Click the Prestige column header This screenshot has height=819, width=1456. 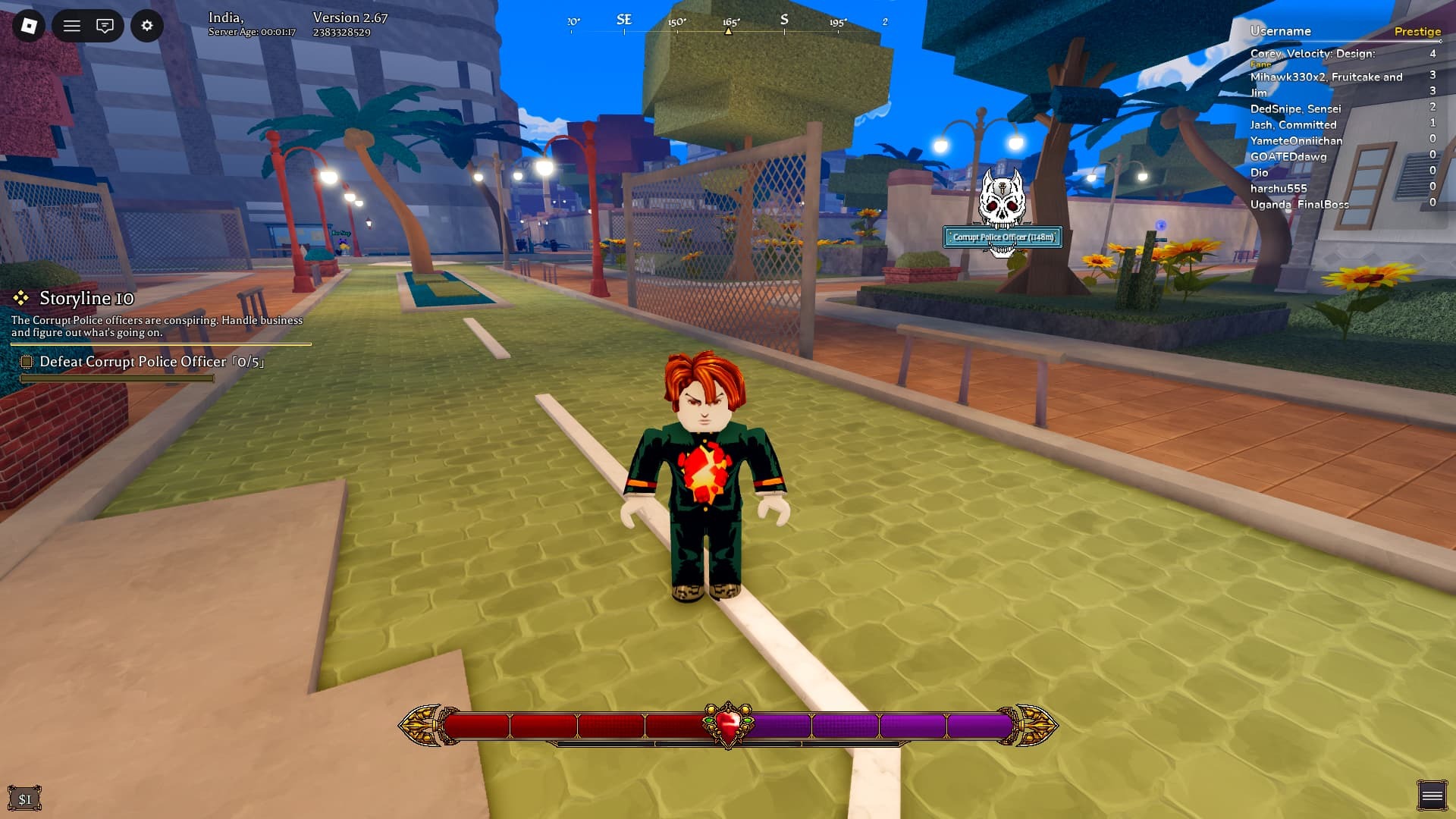pyautogui.click(x=1417, y=31)
